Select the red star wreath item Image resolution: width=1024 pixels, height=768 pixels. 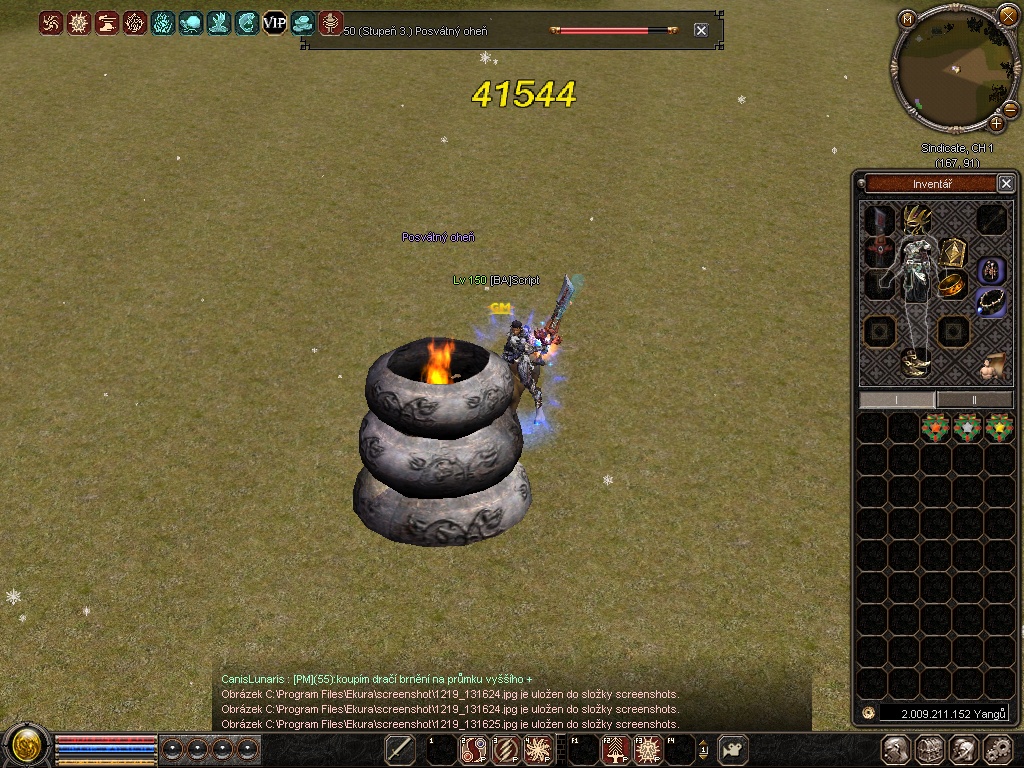pyautogui.click(x=935, y=428)
